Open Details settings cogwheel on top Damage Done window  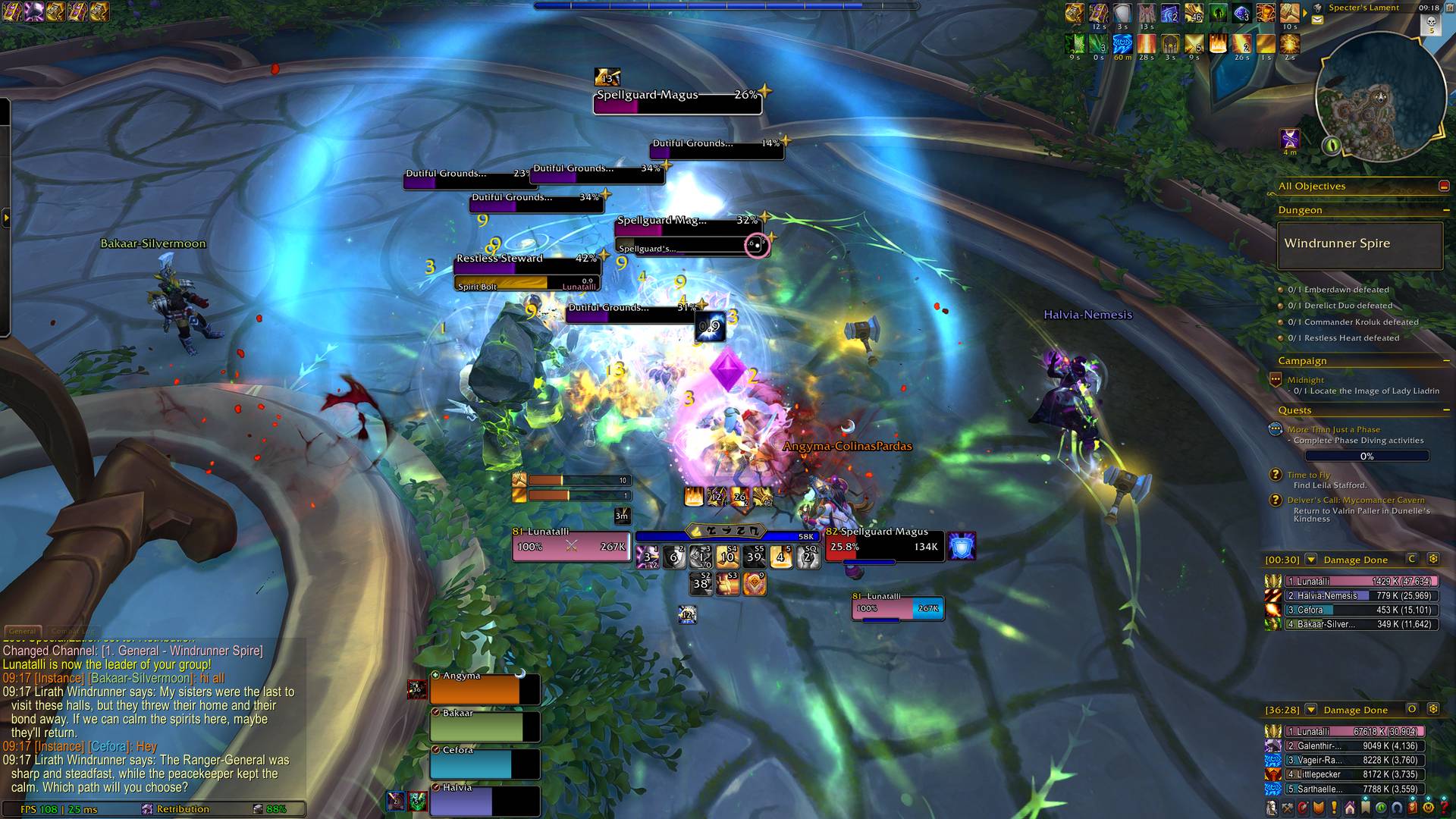tap(1433, 560)
